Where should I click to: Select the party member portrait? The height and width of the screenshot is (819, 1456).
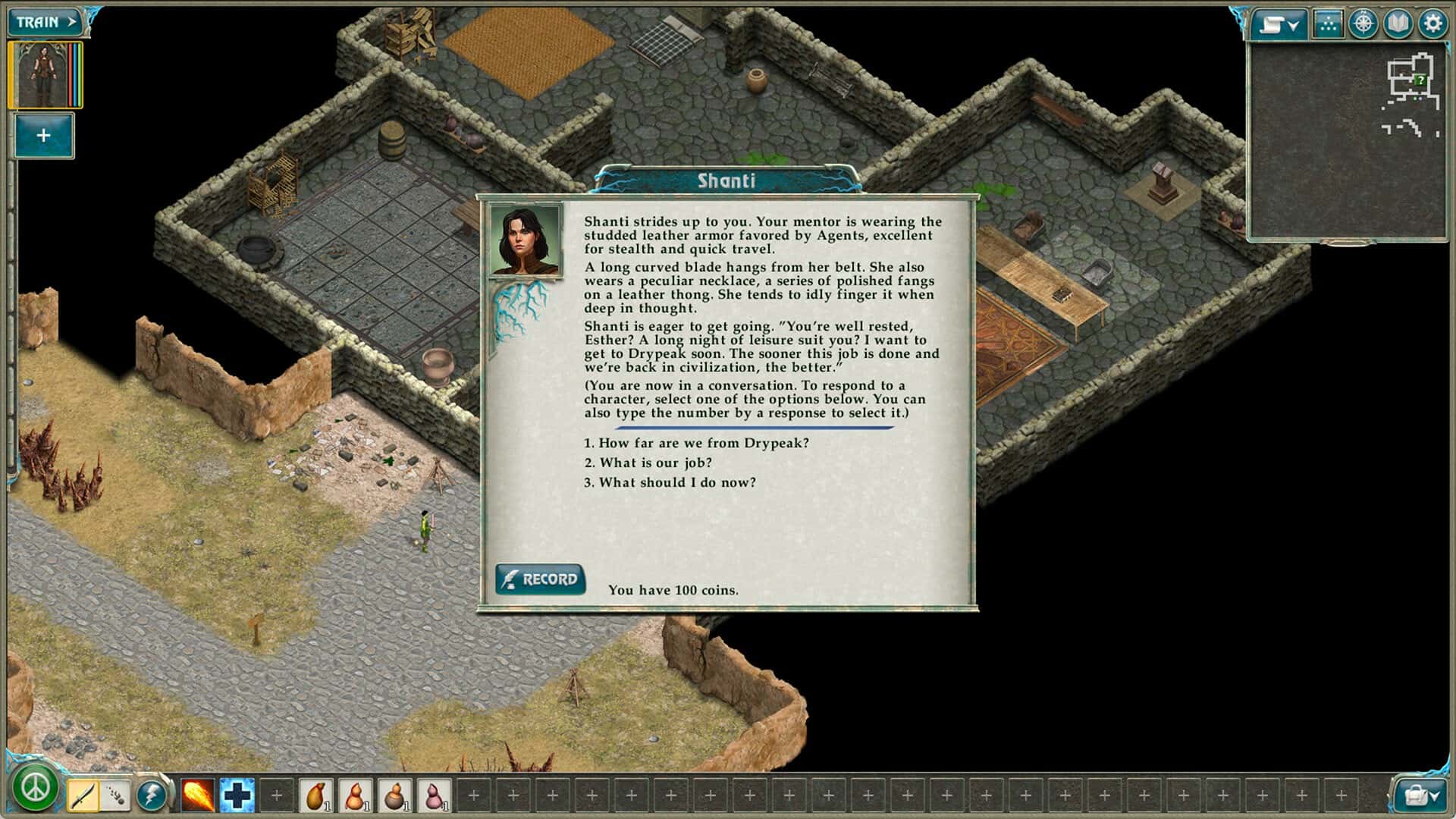click(44, 75)
